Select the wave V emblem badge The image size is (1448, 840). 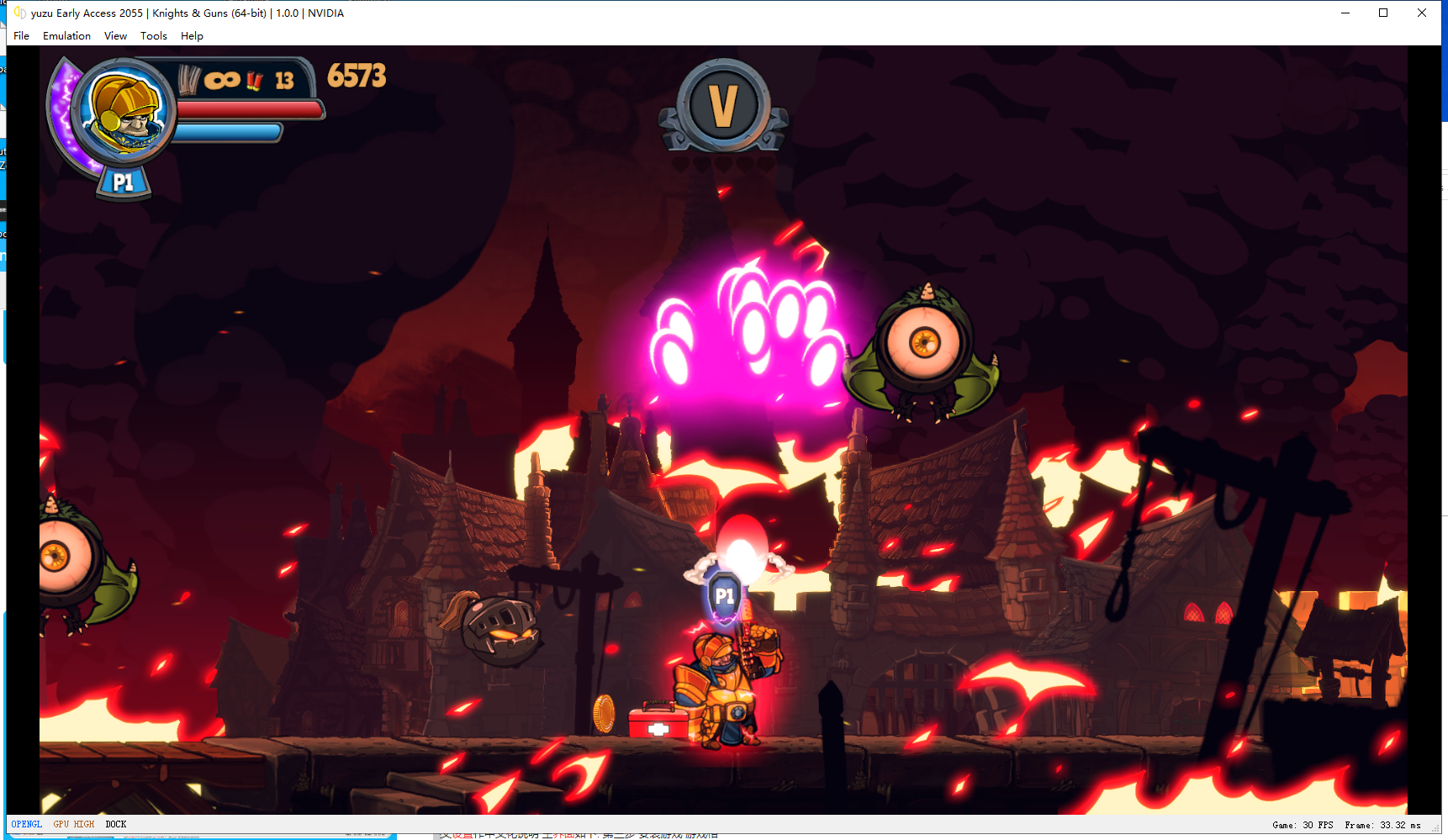point(723,106)
